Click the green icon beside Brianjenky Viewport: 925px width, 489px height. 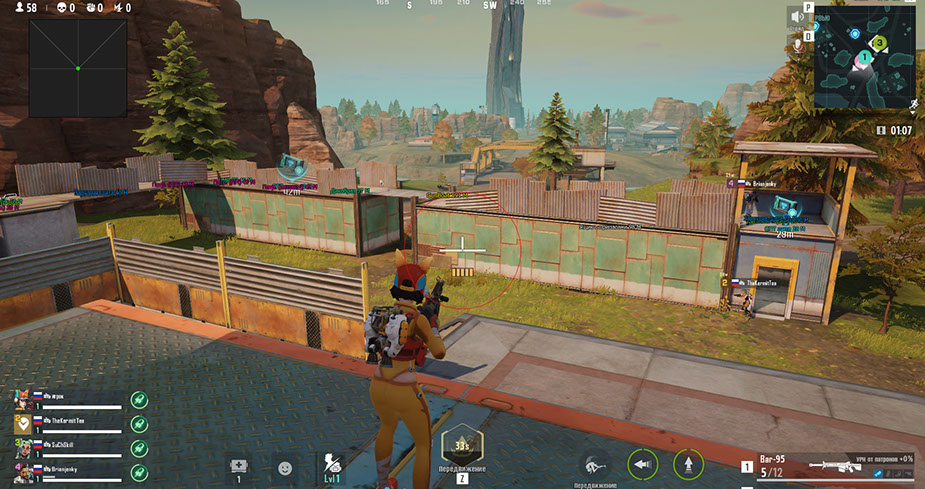point(139,471)
